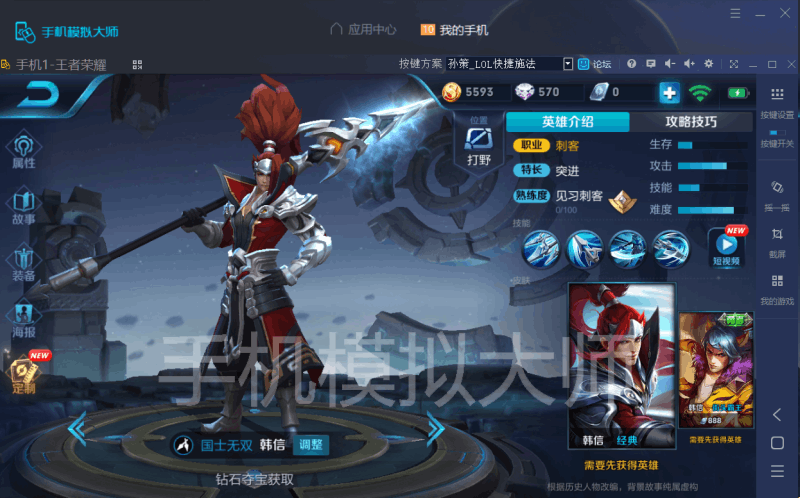Open the emulator's 应用中心 tab
Image resolution: width=800 pixels, height=498 pixels.
tap(363, 30)
